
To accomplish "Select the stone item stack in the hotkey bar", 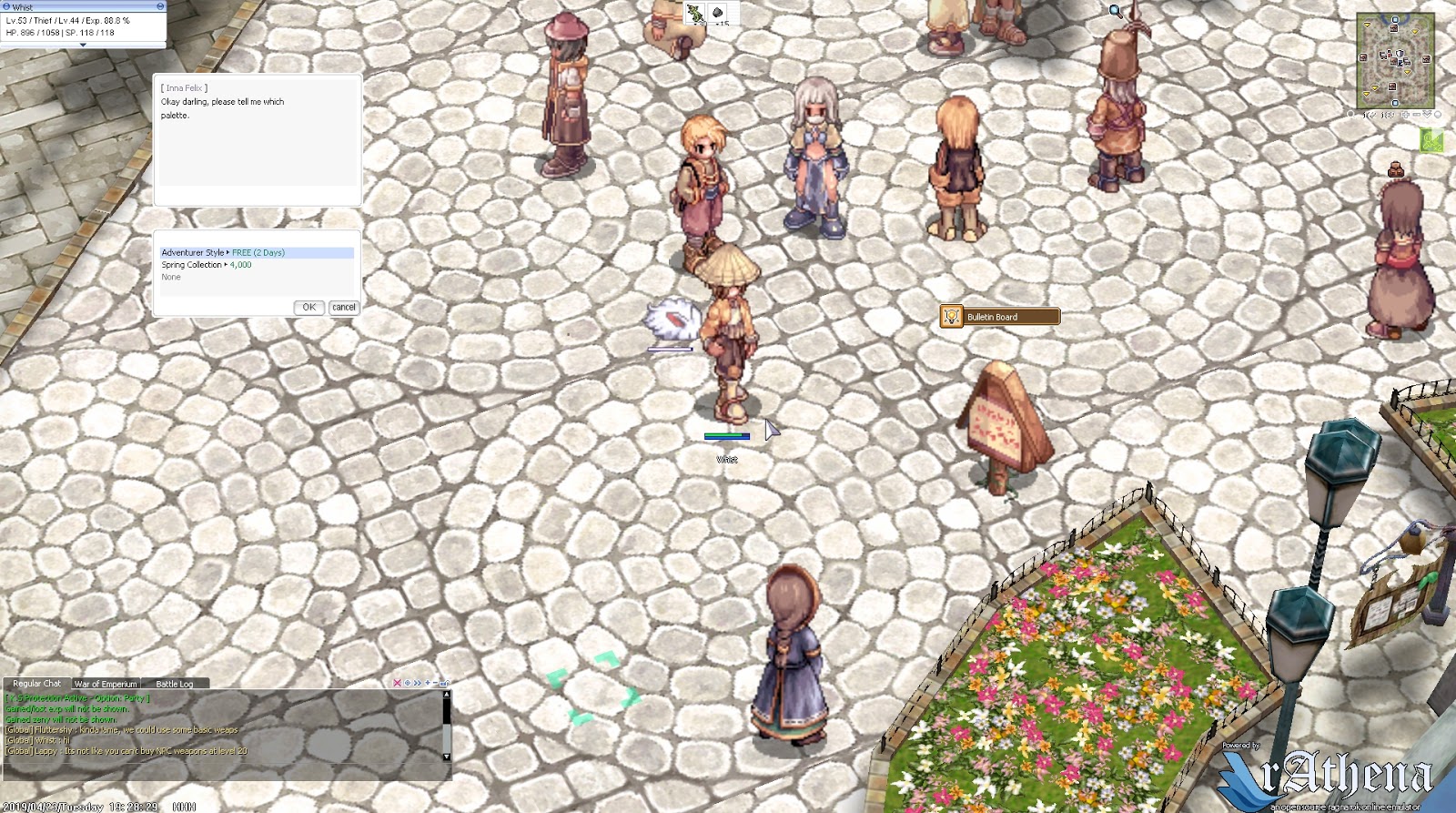I will (x=719, y=15).
